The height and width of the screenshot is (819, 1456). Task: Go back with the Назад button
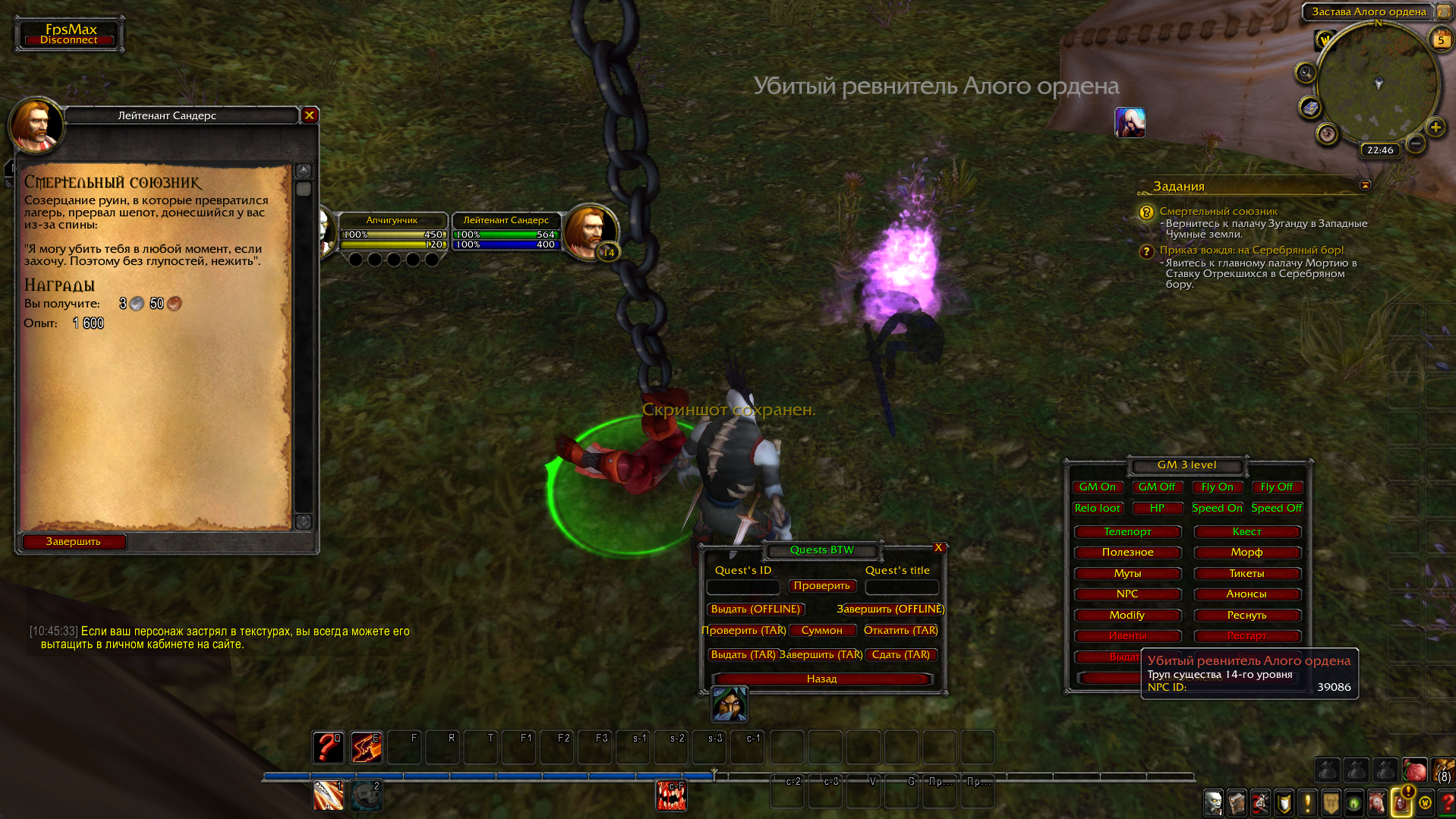pos(821,679)
